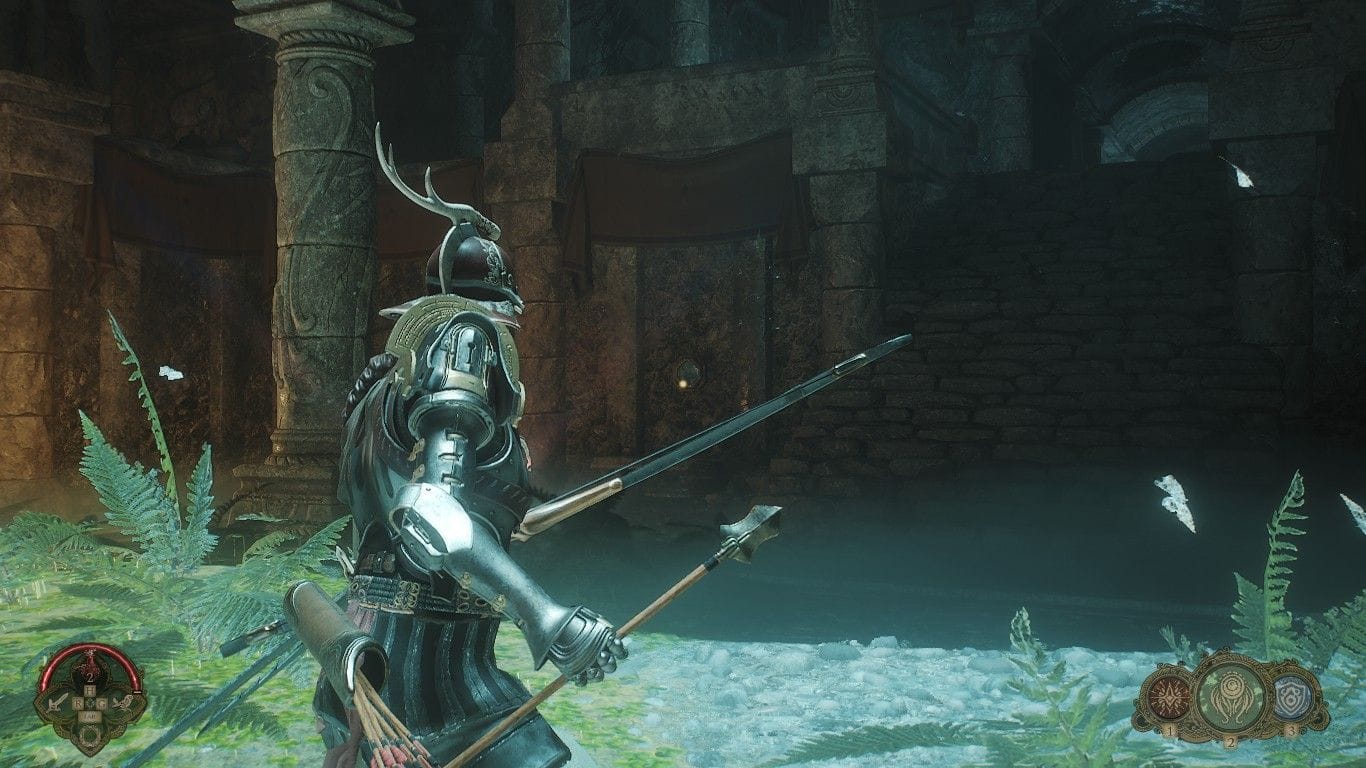Click the ornate gold frame of the rune HUD
Viewport: 1366px width, 768px height.
(x=1230, y=656)
